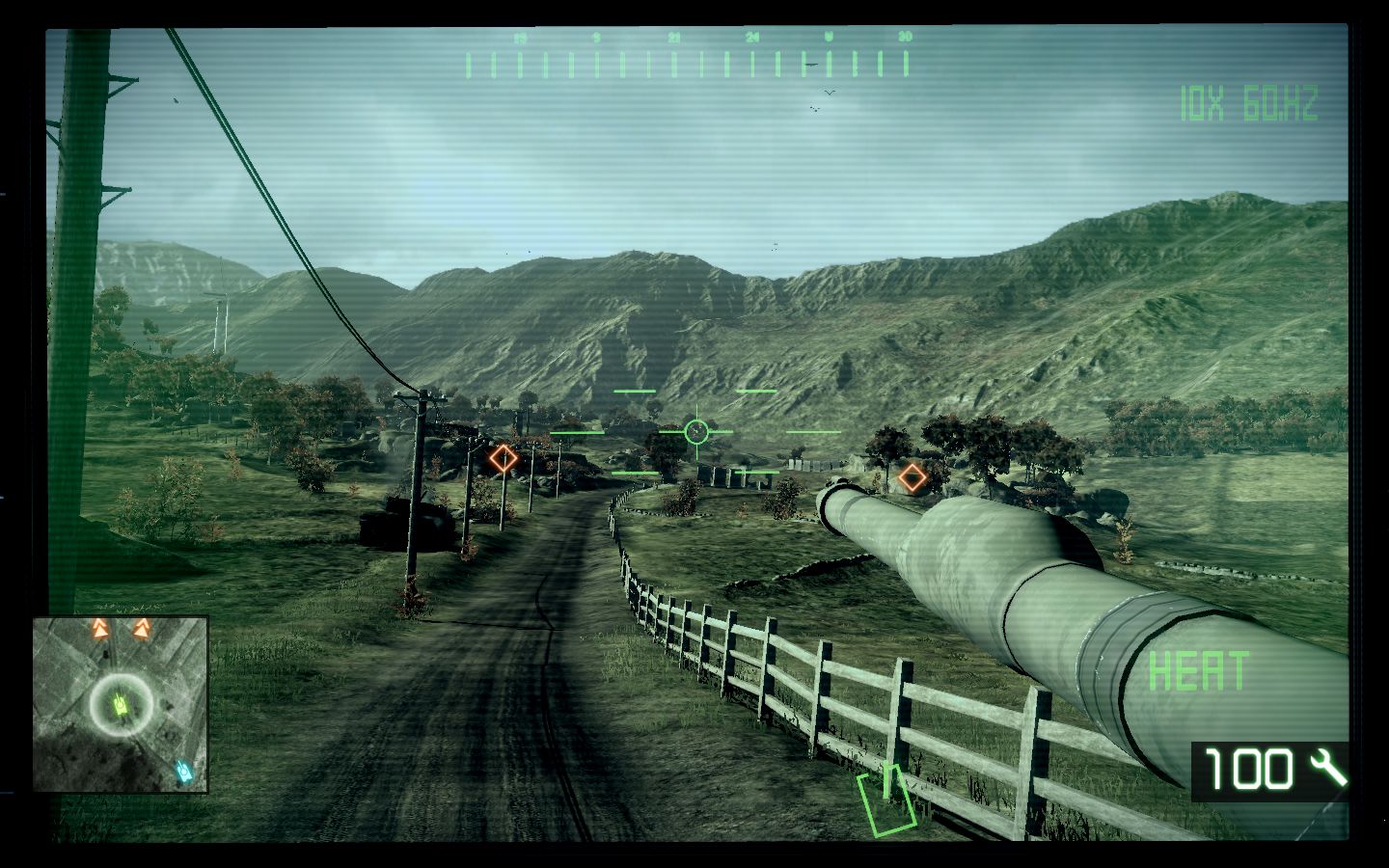Select the orange objective diamond beside the telephone poles
1389x868 pixels.
tap(503, 458)
